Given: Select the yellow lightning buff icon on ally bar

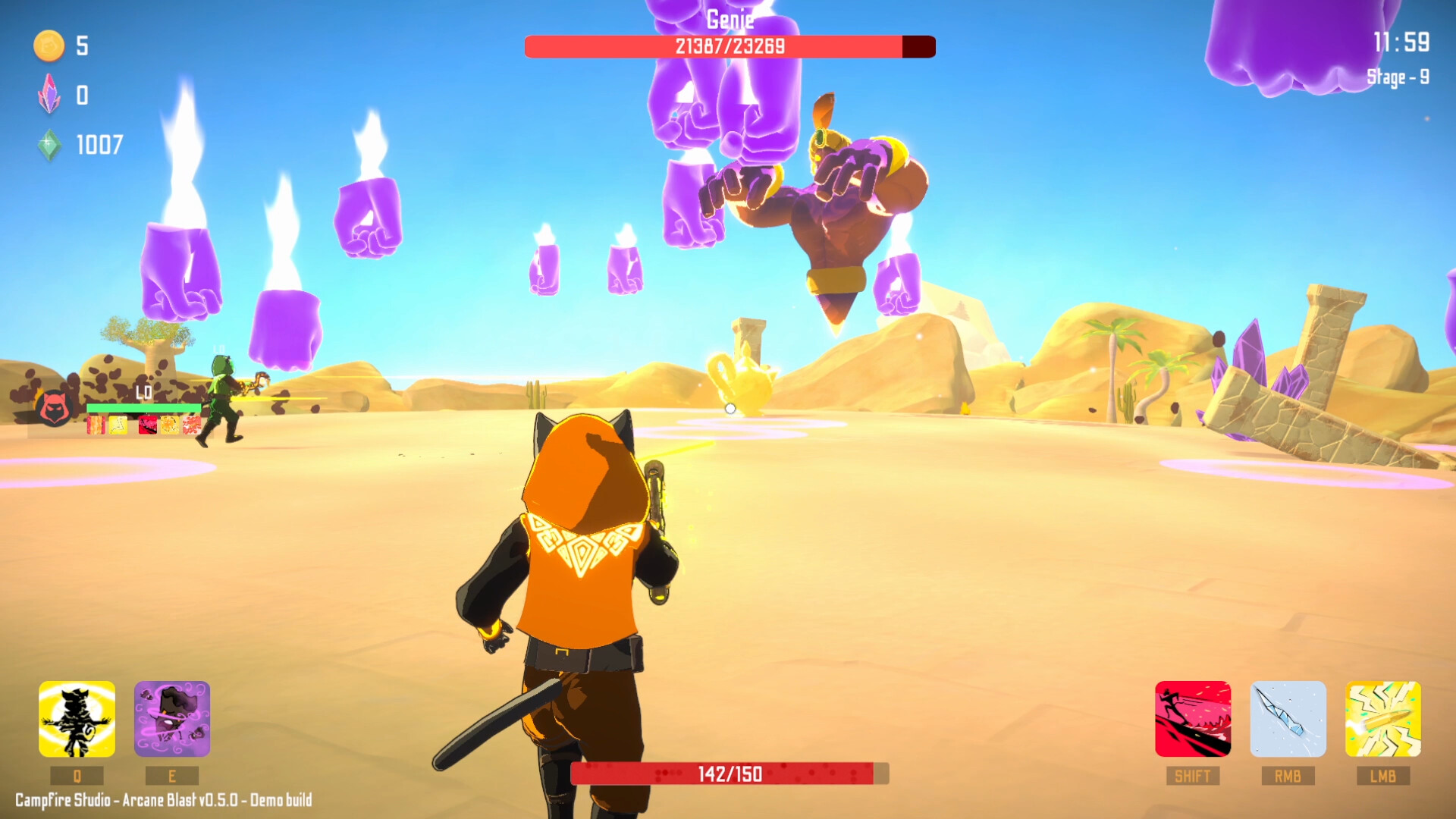Looking at the screenshot, I should (x=118, y=426).
